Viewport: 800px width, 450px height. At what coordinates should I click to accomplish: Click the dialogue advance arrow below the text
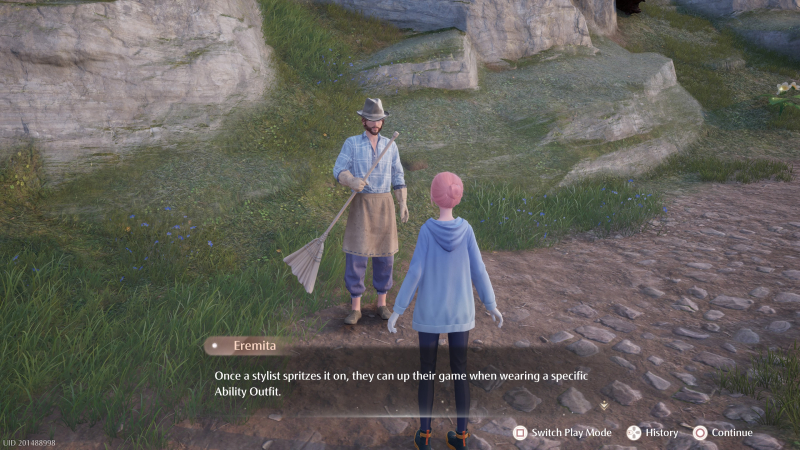pyautogui.click(x=603, y=405)
